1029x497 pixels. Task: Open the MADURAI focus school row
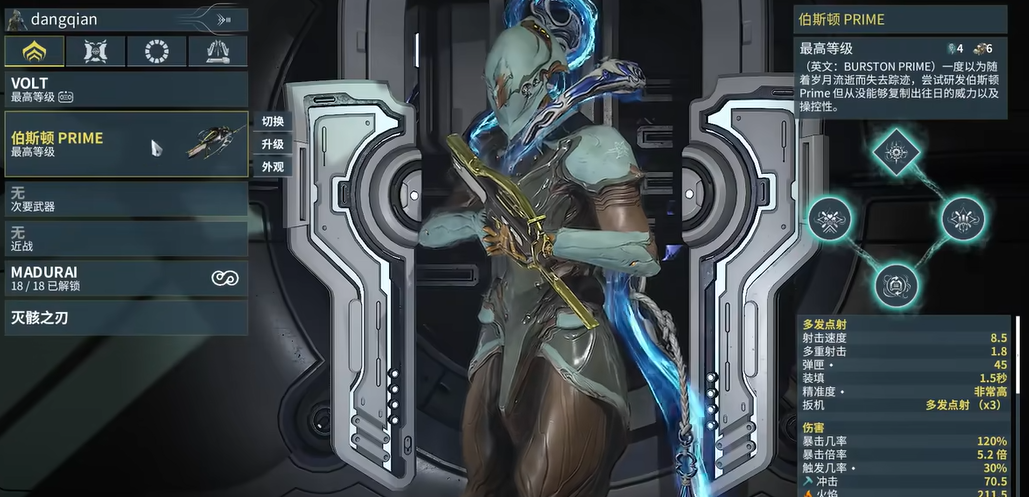point(125,278)
